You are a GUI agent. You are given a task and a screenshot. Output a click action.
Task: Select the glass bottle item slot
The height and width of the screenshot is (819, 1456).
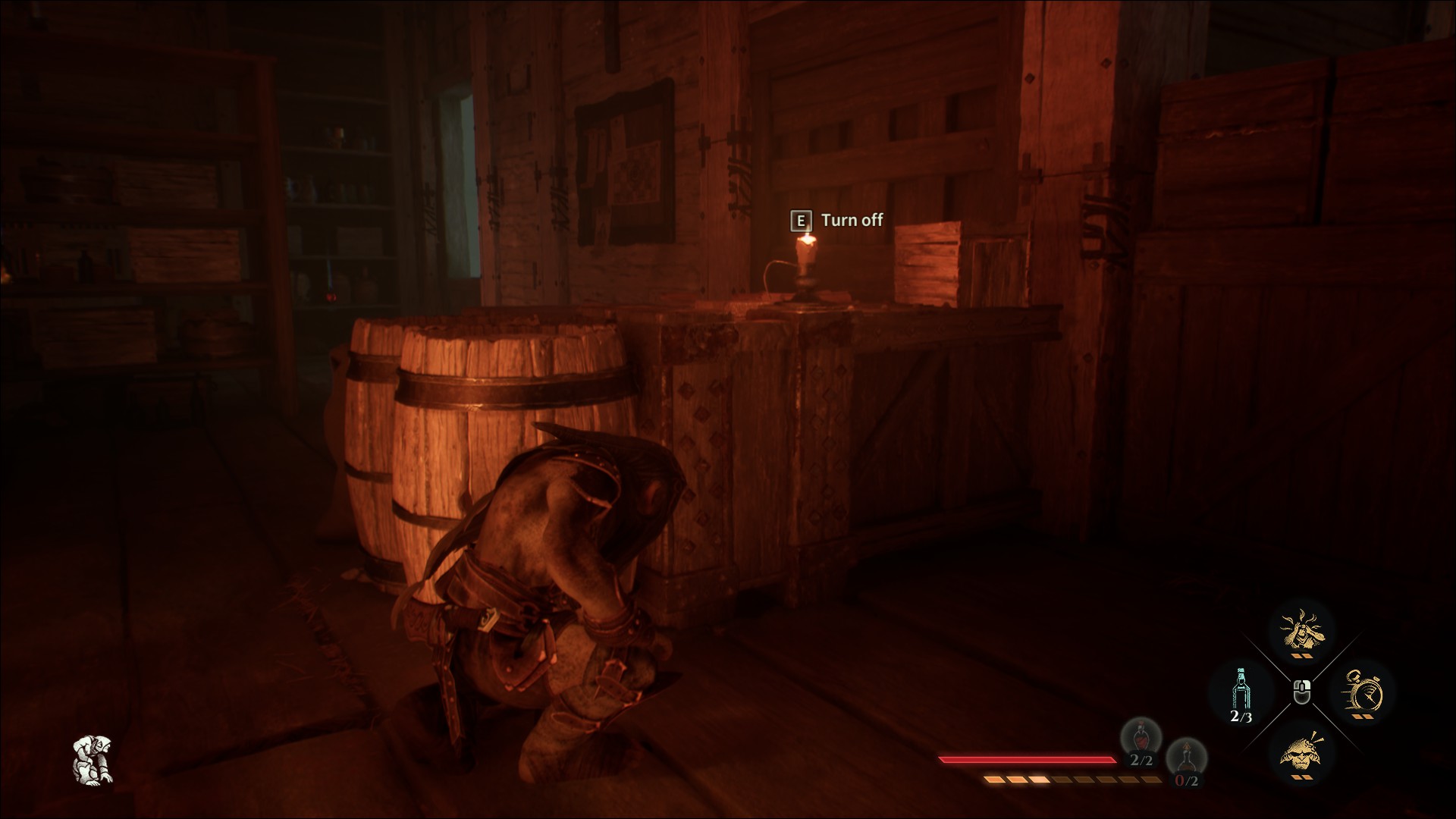(1241, 692)
